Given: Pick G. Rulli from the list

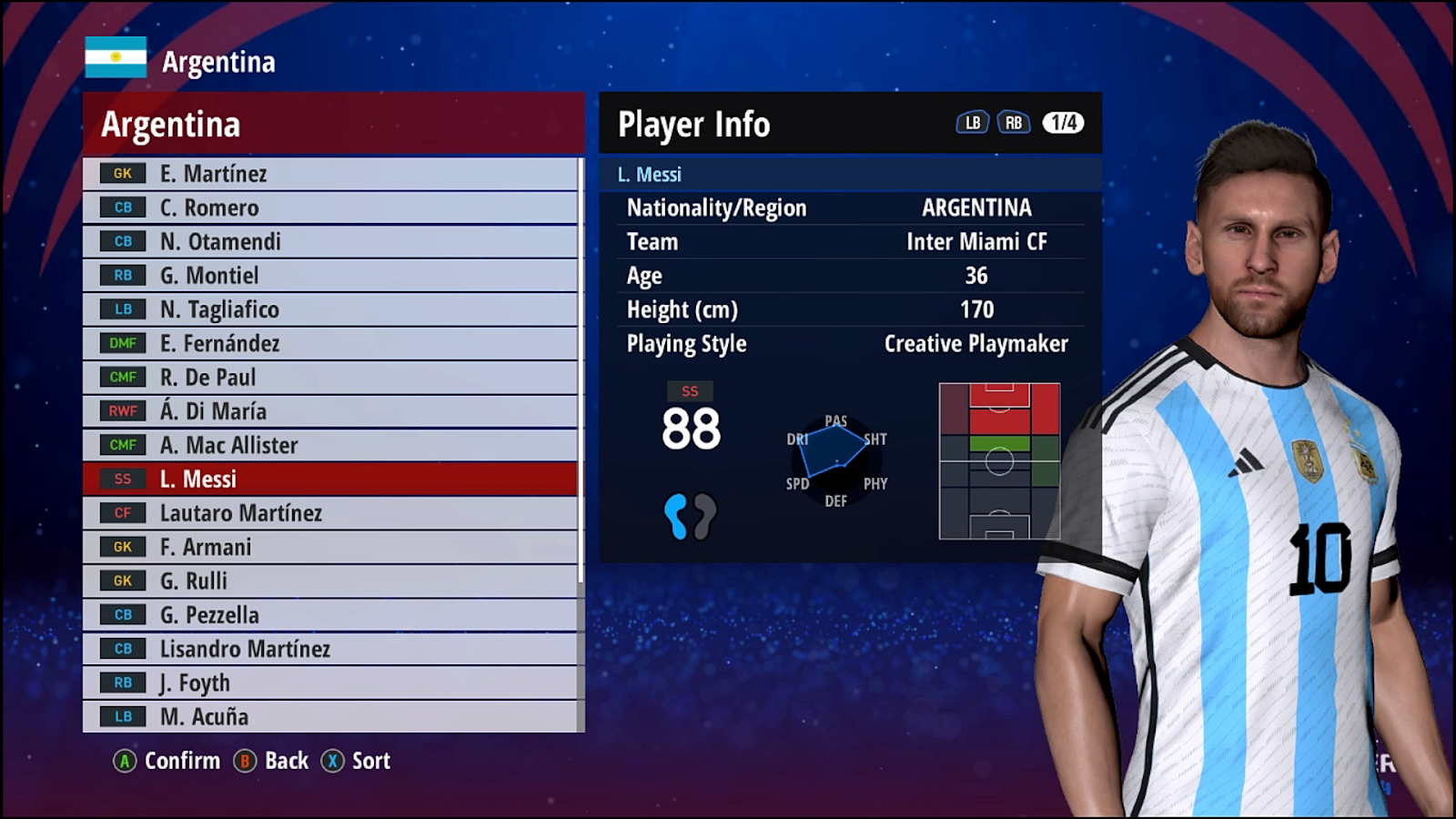Looking at the screenshot, I should pyautogui.click(x=329, y=581).
